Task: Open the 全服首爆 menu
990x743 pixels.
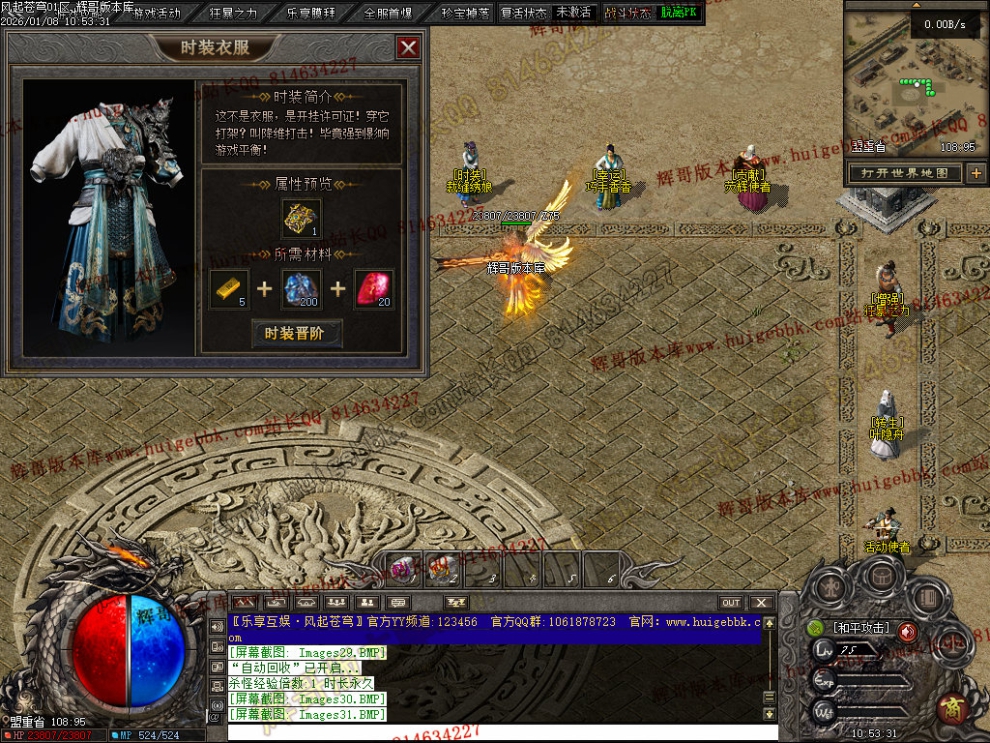Action: coord(389,13)
